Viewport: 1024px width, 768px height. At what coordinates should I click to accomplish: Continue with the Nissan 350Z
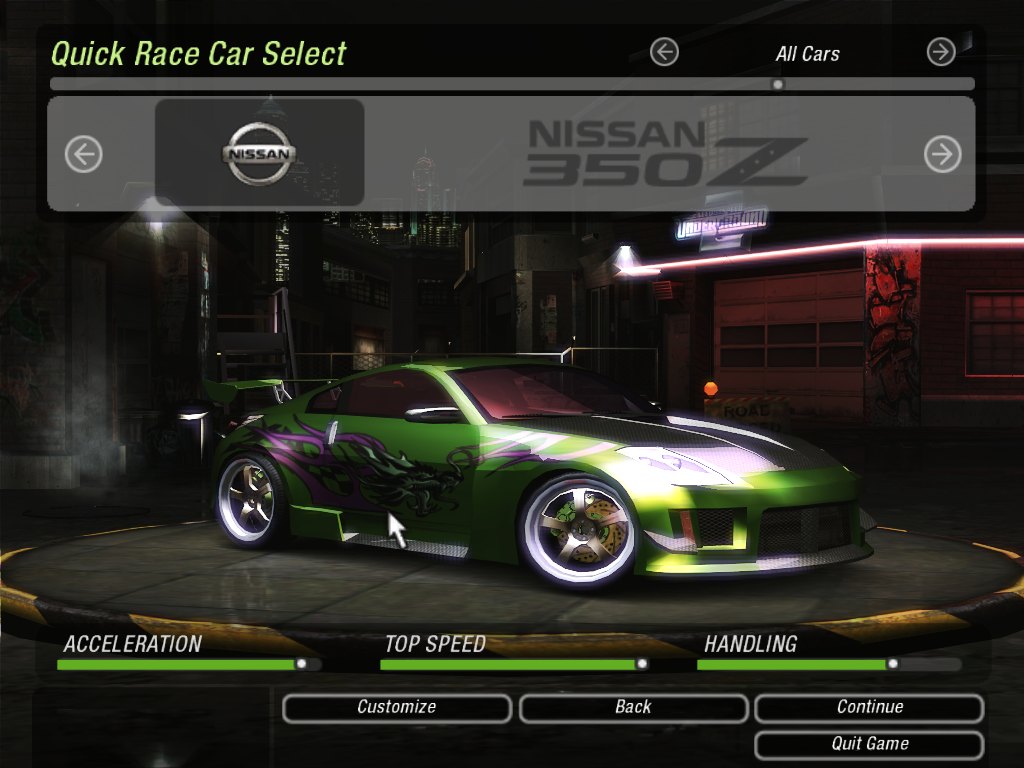click(x=869, y=708)
